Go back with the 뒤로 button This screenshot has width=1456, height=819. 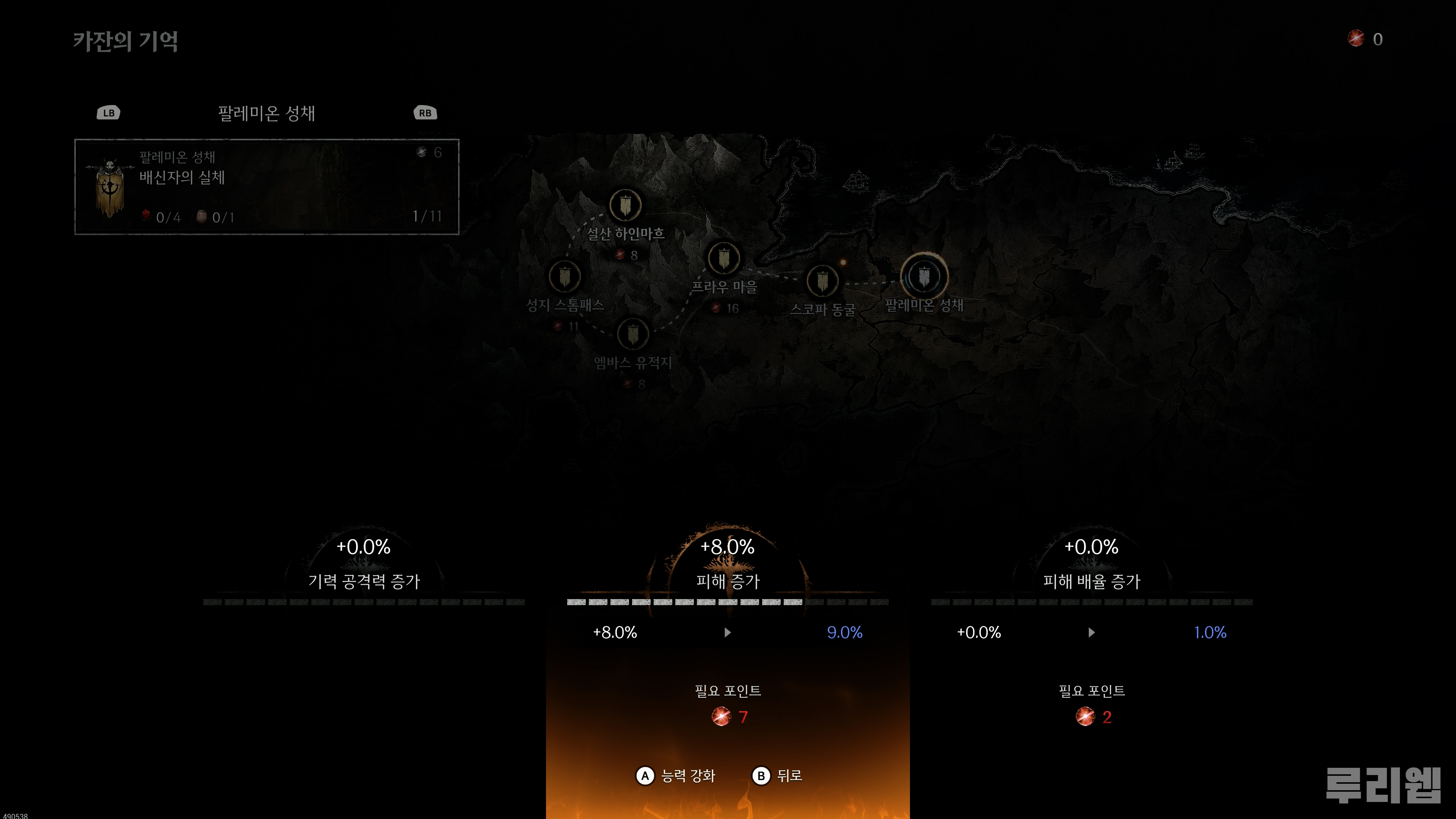tap(777, 775)
